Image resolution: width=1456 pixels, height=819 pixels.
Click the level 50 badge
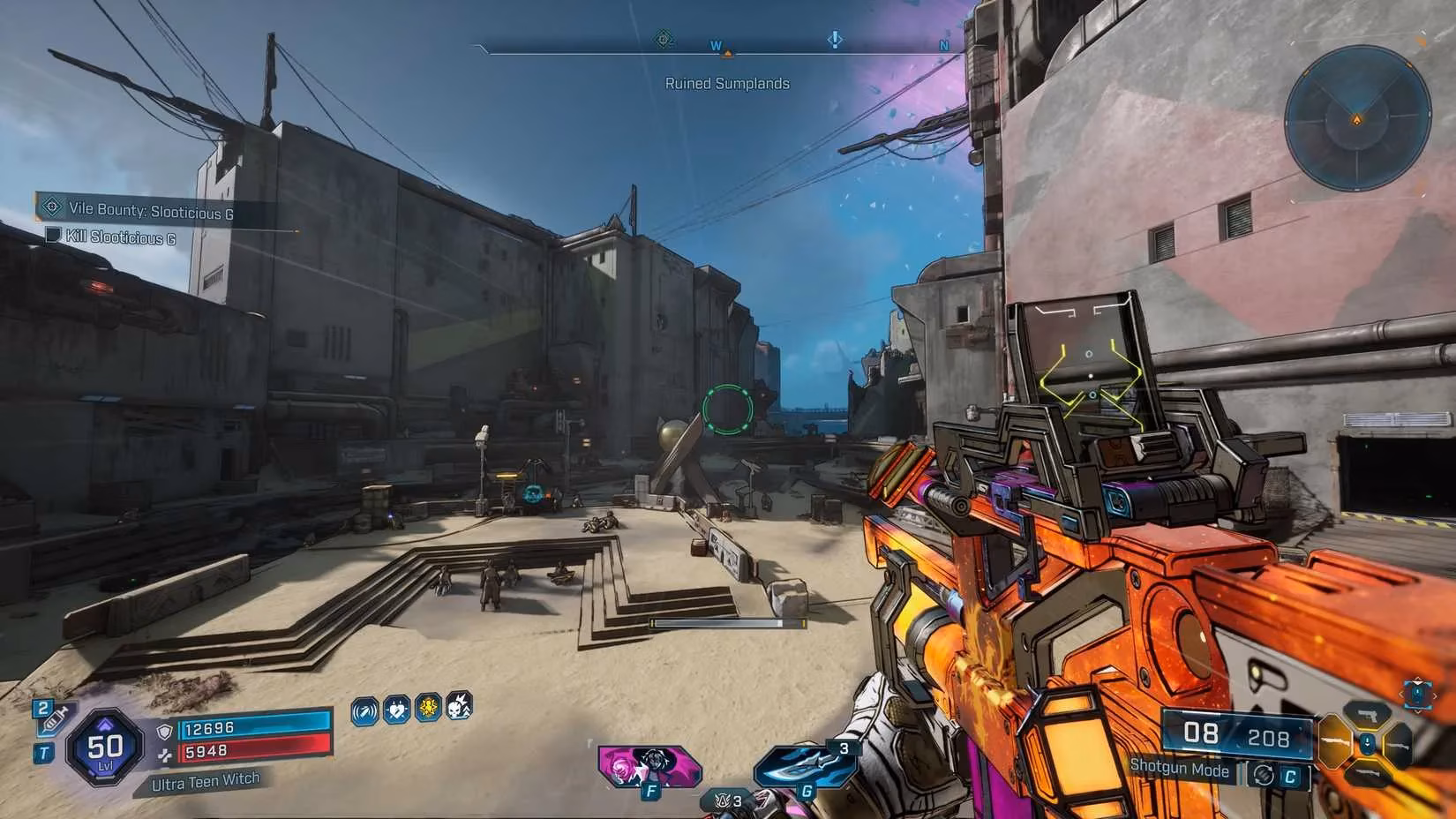pyautogui.click(x=104, y=748)
